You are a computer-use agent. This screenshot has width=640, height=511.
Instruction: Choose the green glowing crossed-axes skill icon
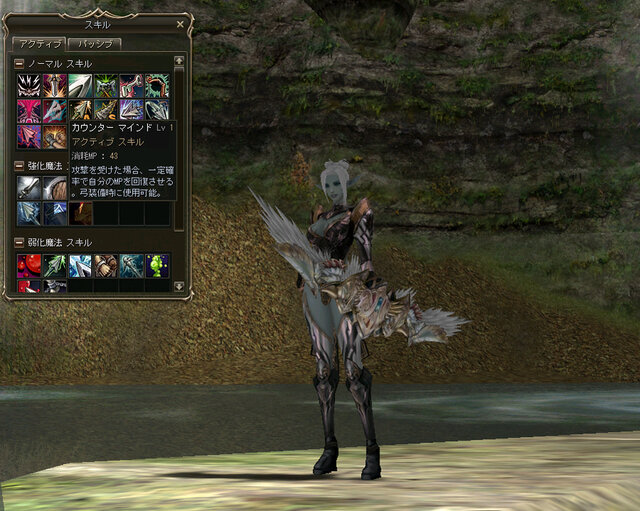tap(106, 85)
